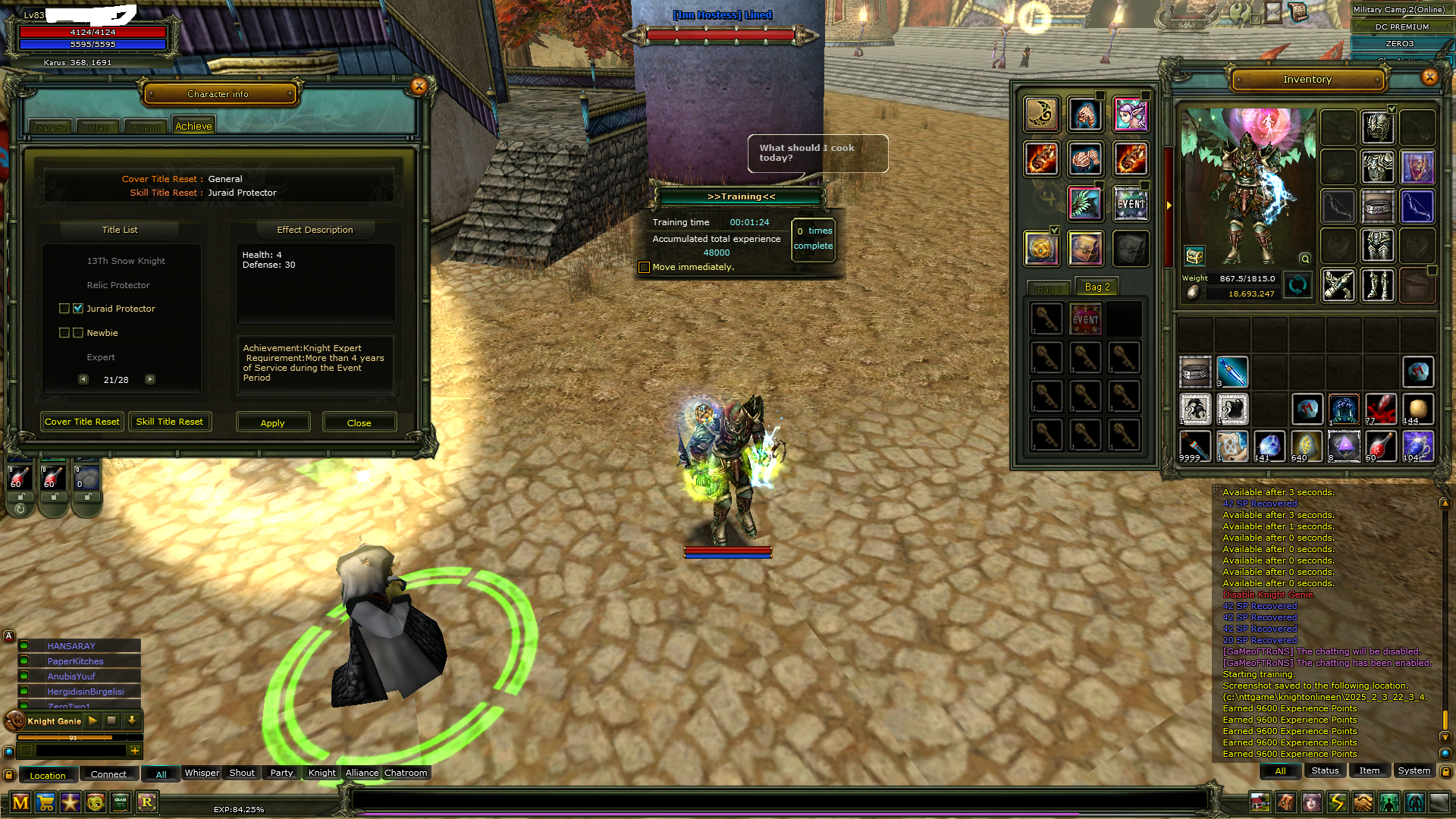Click the clan board icon on bottom taskbar
1456x819 pixels.
[x=120, y=802]
